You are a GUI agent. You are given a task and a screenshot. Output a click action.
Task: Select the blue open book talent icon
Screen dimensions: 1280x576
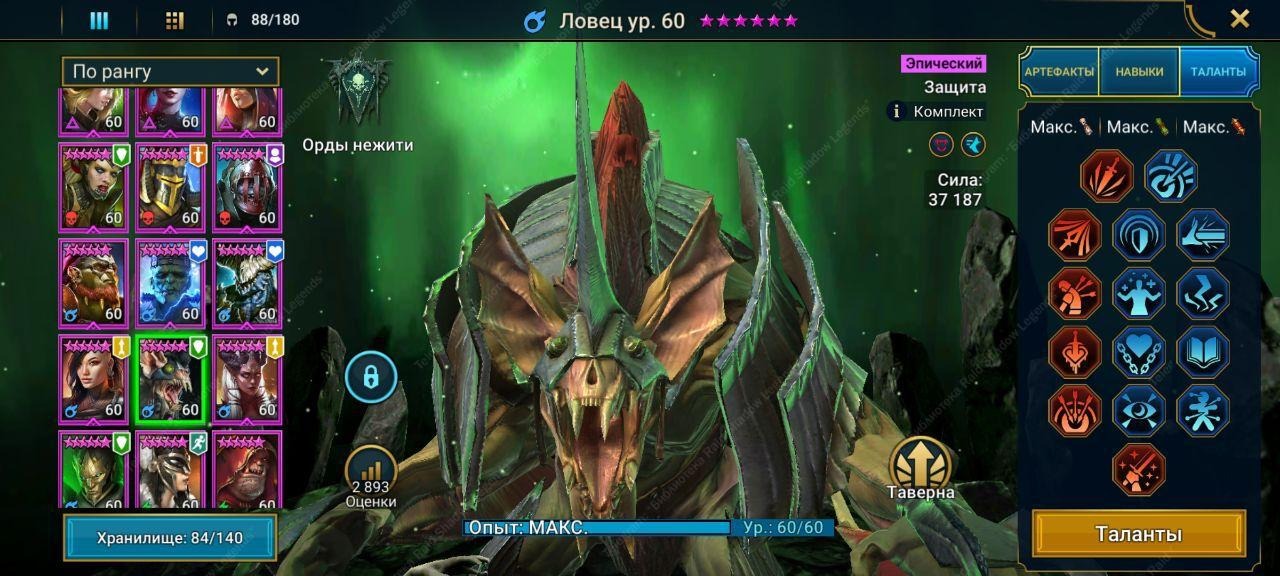[x=1202, y=352]
